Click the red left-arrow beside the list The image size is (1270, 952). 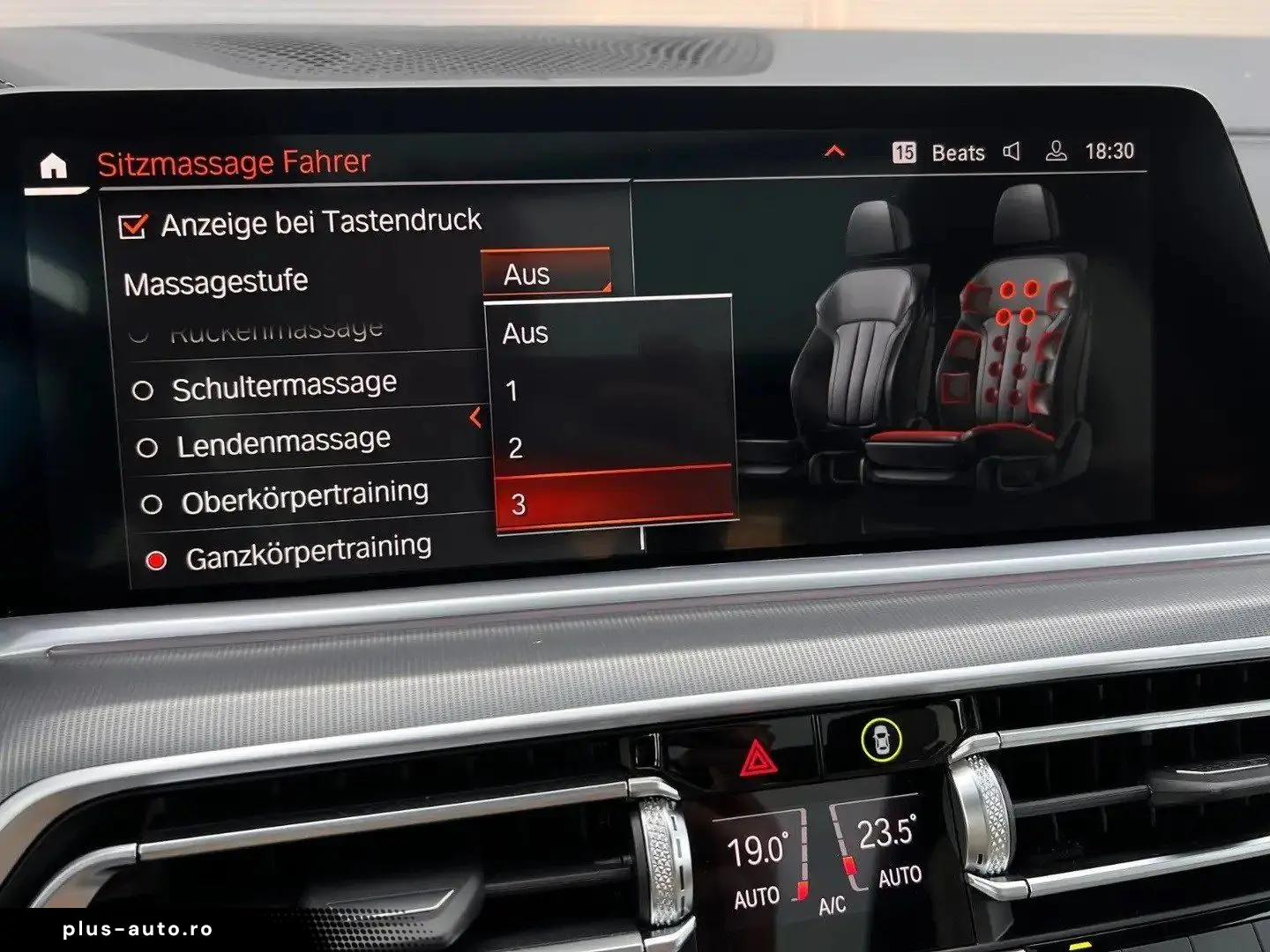476,417
